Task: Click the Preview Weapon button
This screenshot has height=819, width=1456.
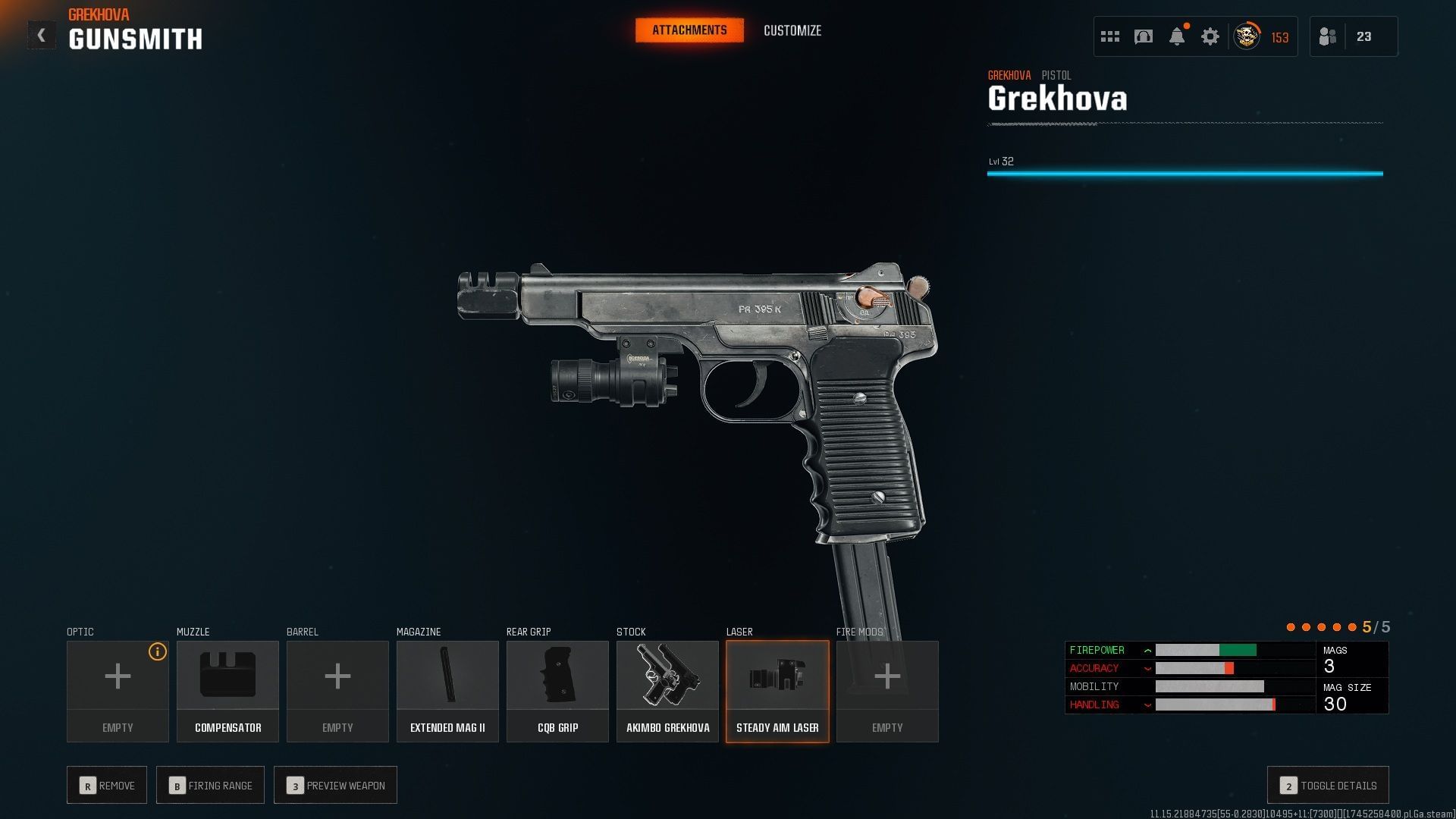Action: [x=335, y=786]
